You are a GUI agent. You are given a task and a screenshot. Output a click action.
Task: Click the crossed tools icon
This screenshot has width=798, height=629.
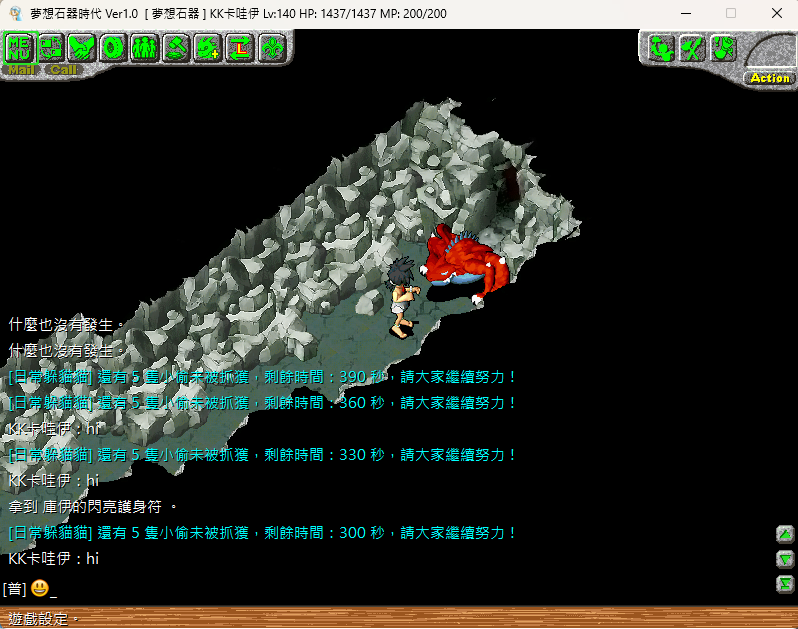tap(690, 48)
